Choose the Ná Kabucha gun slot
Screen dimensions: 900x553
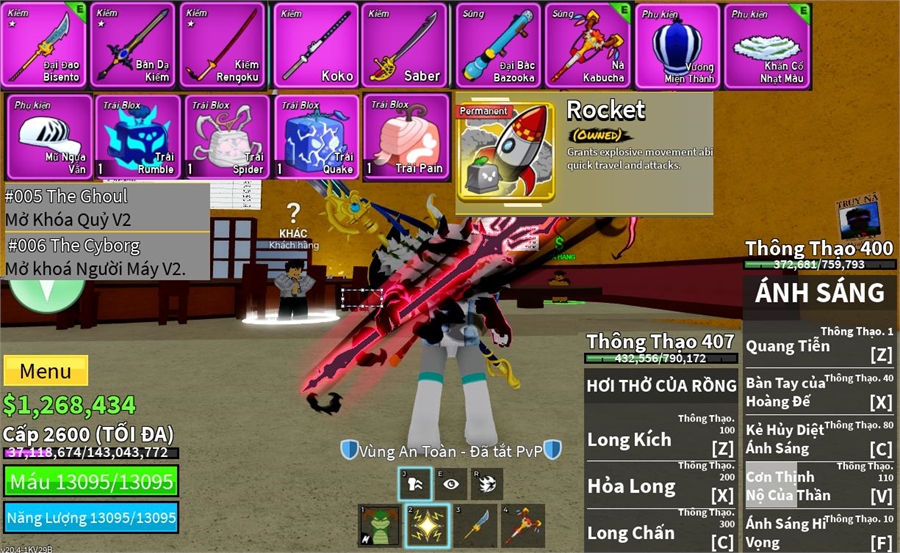(589, 45)
